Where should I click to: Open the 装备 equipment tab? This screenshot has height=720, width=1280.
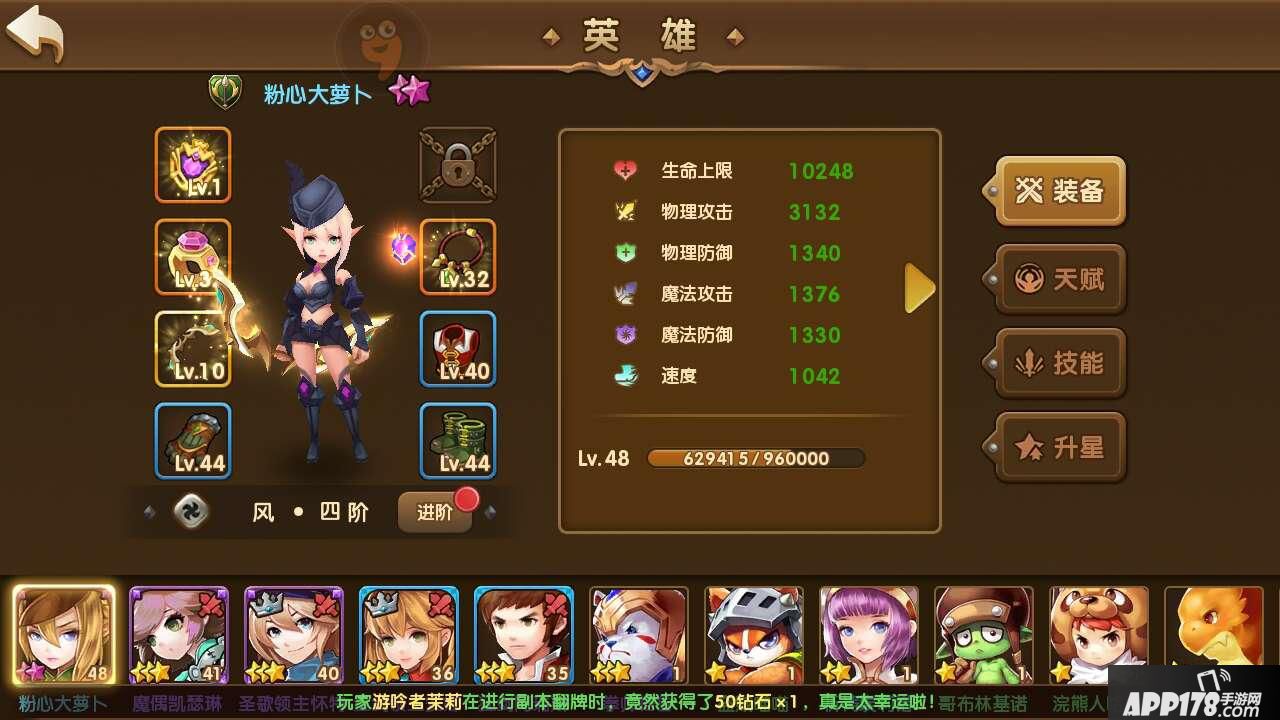coord(1061,191)
